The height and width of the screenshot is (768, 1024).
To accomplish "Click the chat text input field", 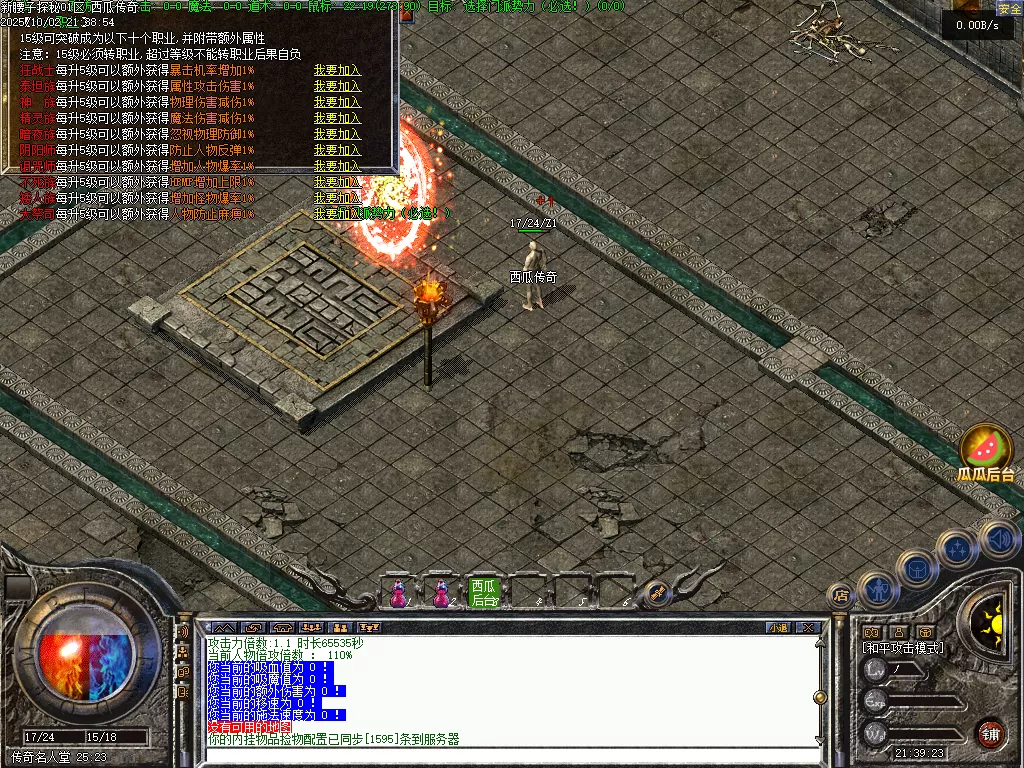I will pos(510,754).
